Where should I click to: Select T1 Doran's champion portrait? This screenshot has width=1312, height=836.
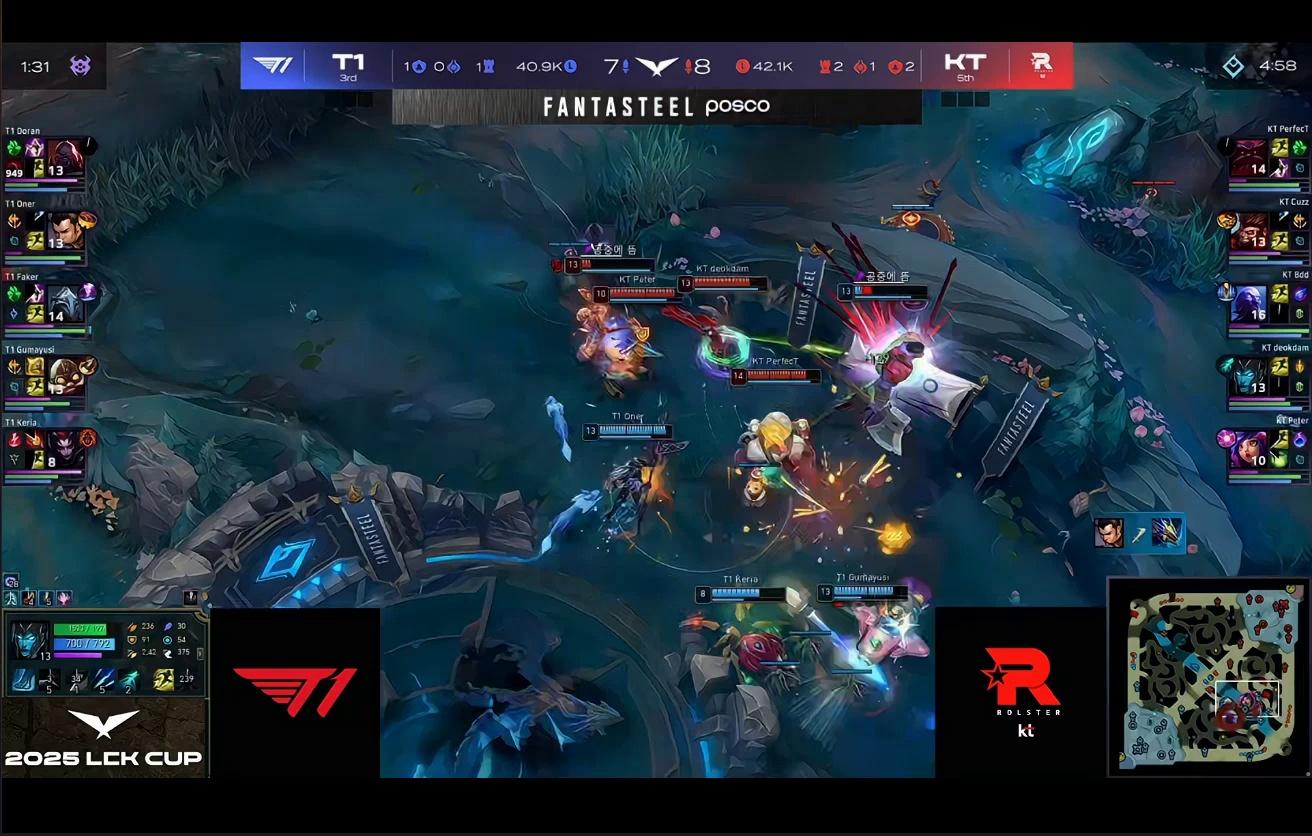tap(63, 156)
